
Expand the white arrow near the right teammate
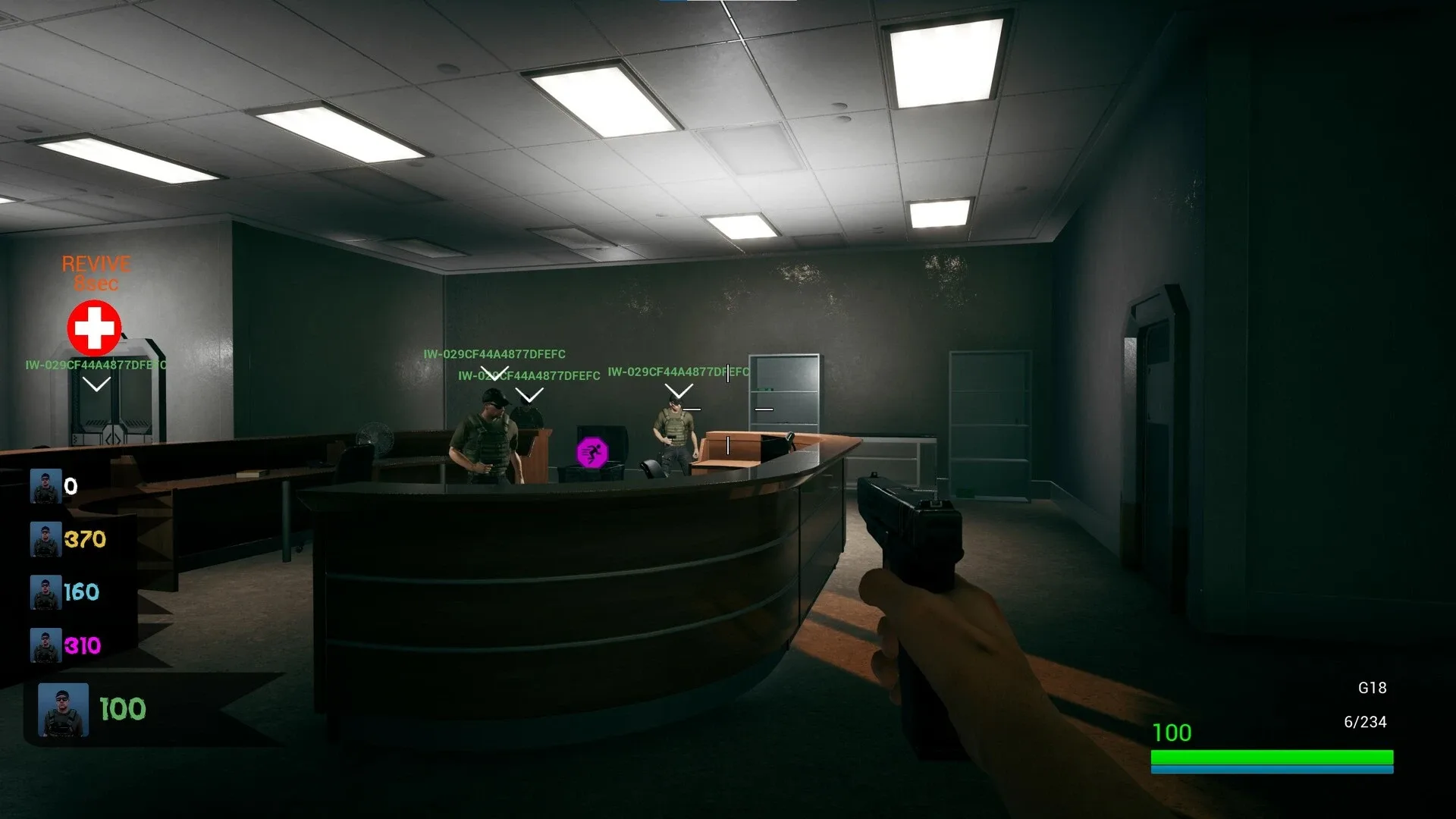tap(677, 391)
